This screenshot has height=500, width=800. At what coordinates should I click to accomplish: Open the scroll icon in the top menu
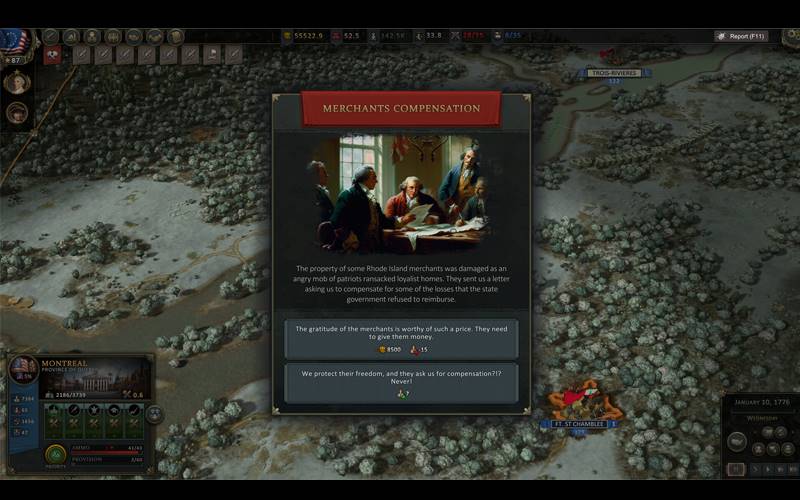click(175, 37)
